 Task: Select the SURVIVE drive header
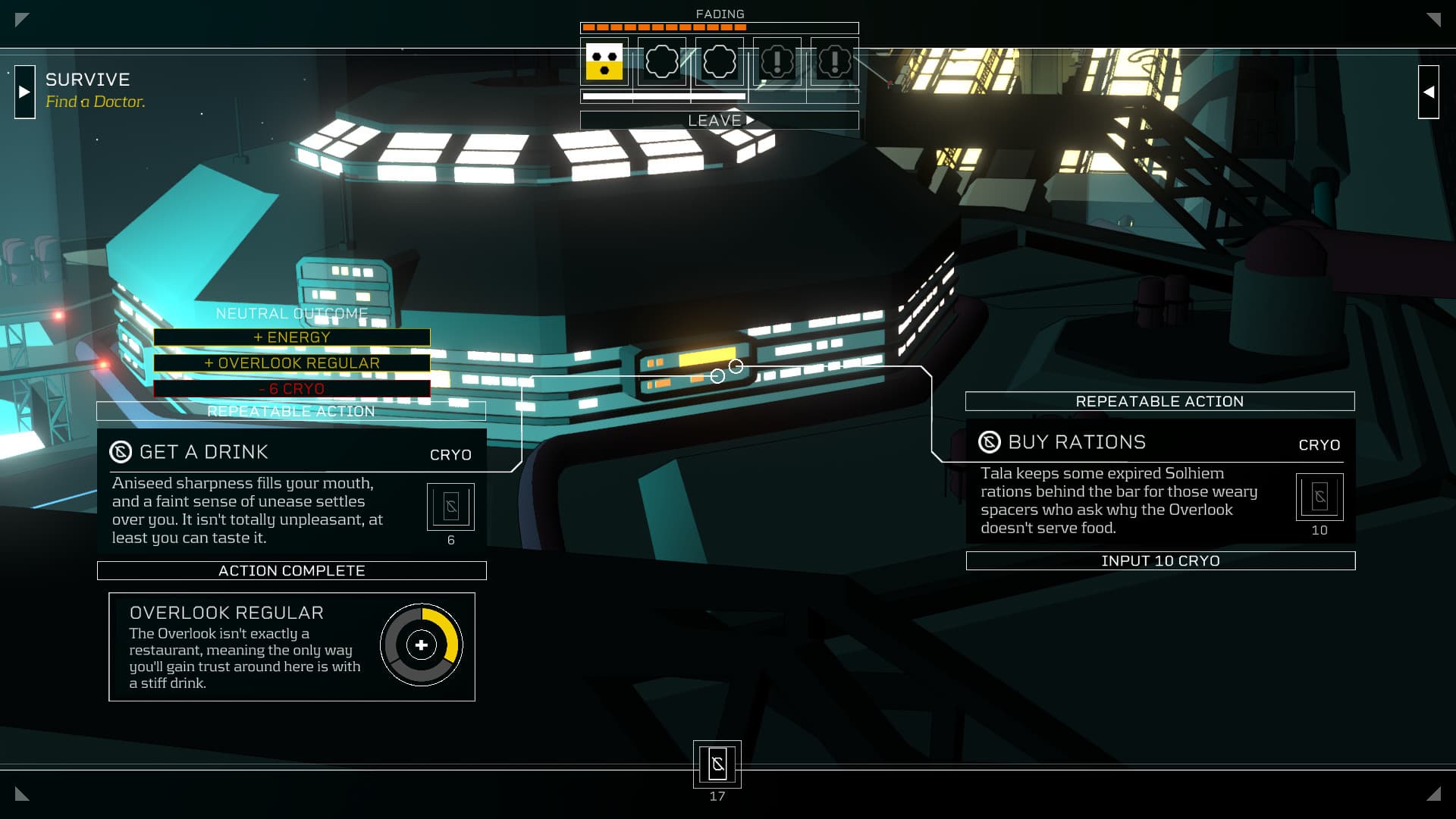[x=87, y=79]
